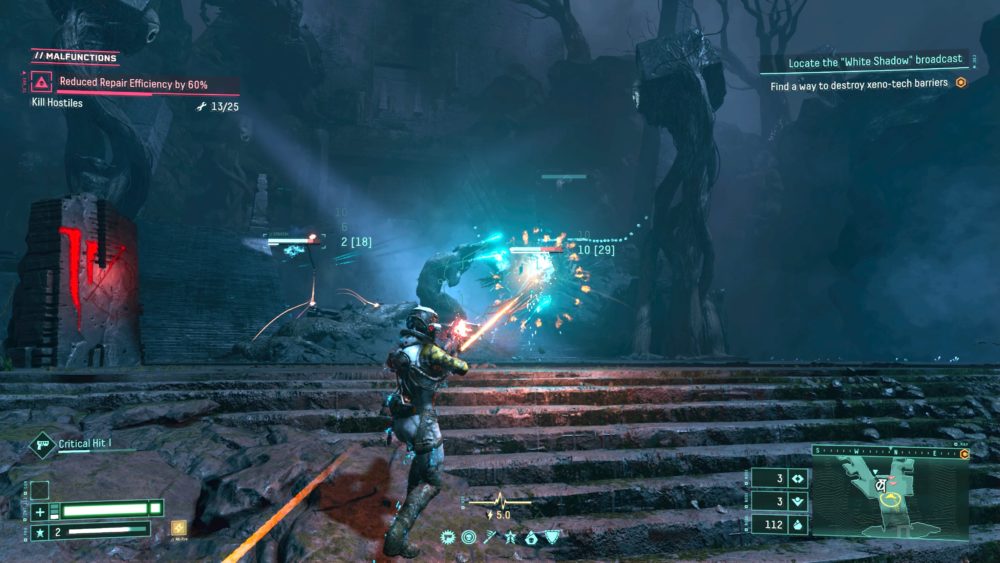Choose the star-shaped artifact icon

tap(511, 538)
